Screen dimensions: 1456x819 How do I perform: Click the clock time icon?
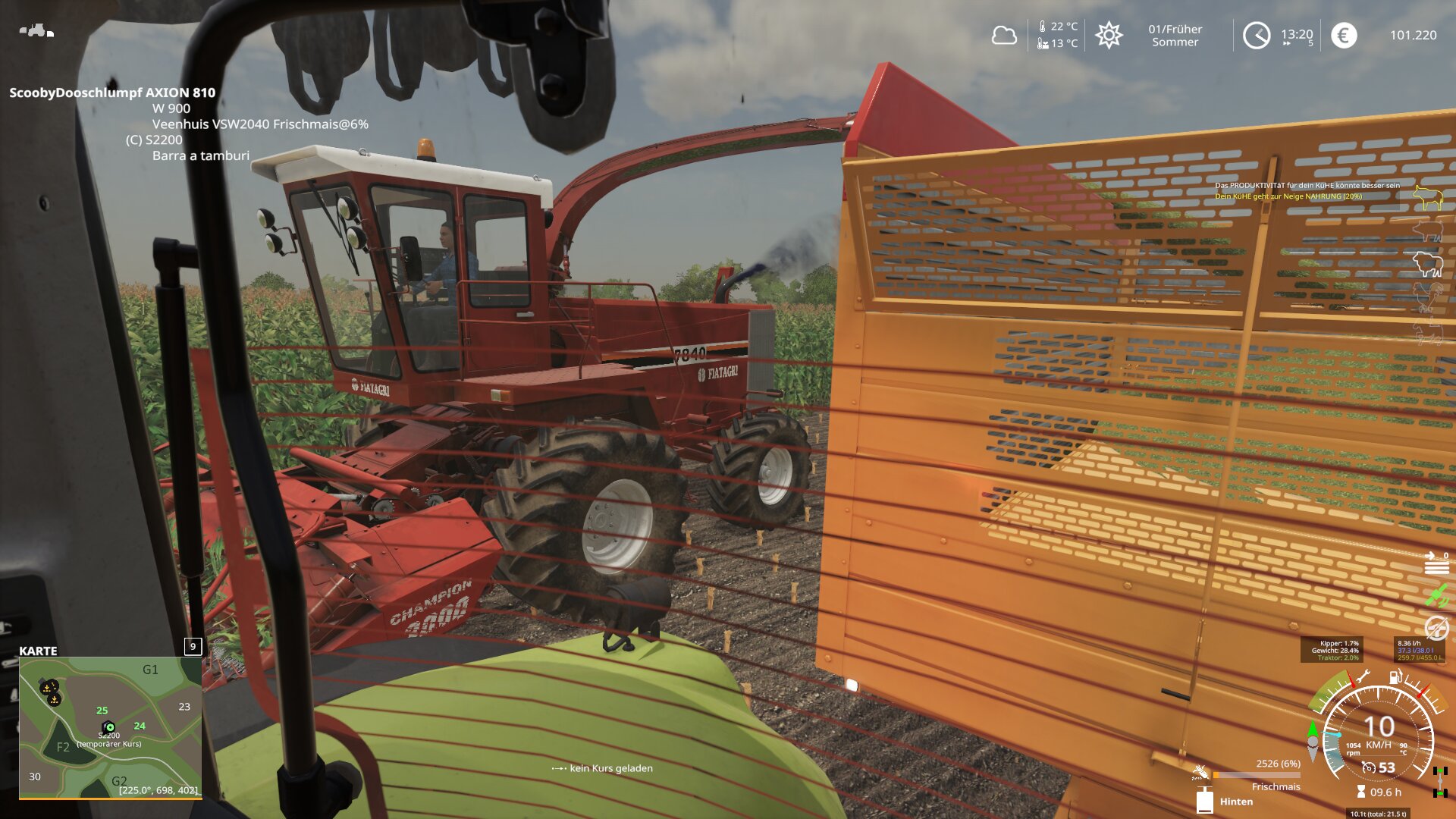click(1257, 36)
